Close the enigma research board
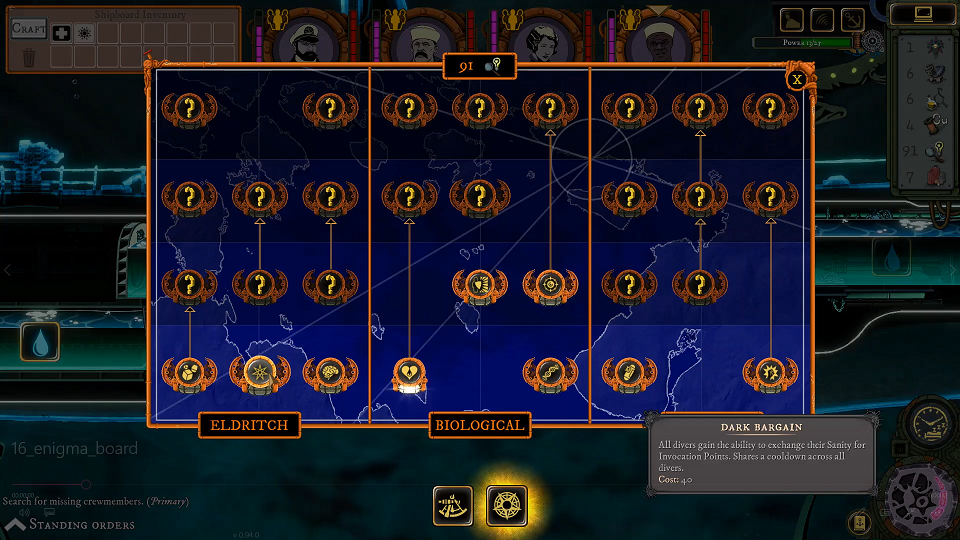 click(797, 79)
